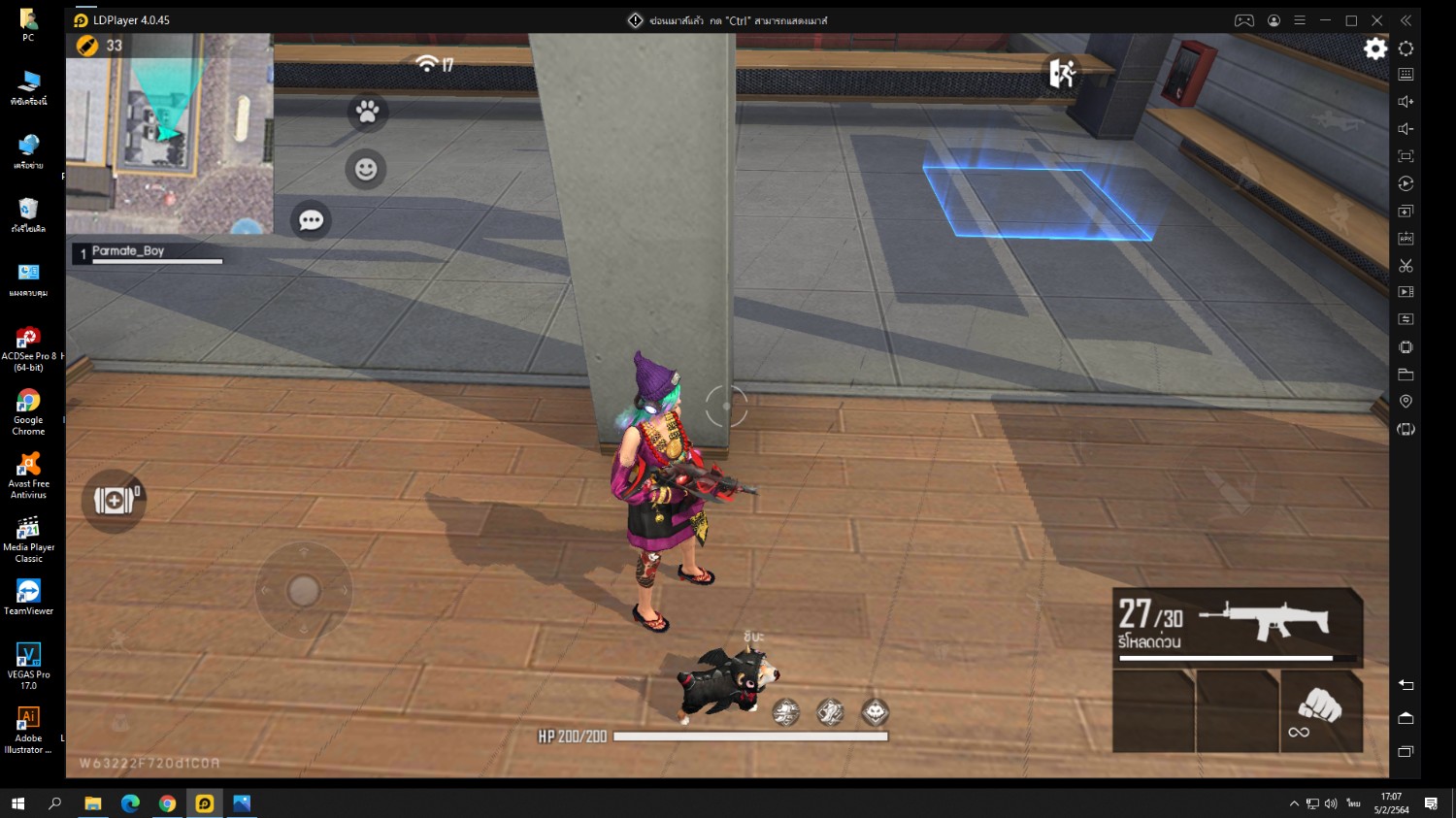Open the settings gear icon
Screen dimensions: 1456x818
[x=1374, y=49]
